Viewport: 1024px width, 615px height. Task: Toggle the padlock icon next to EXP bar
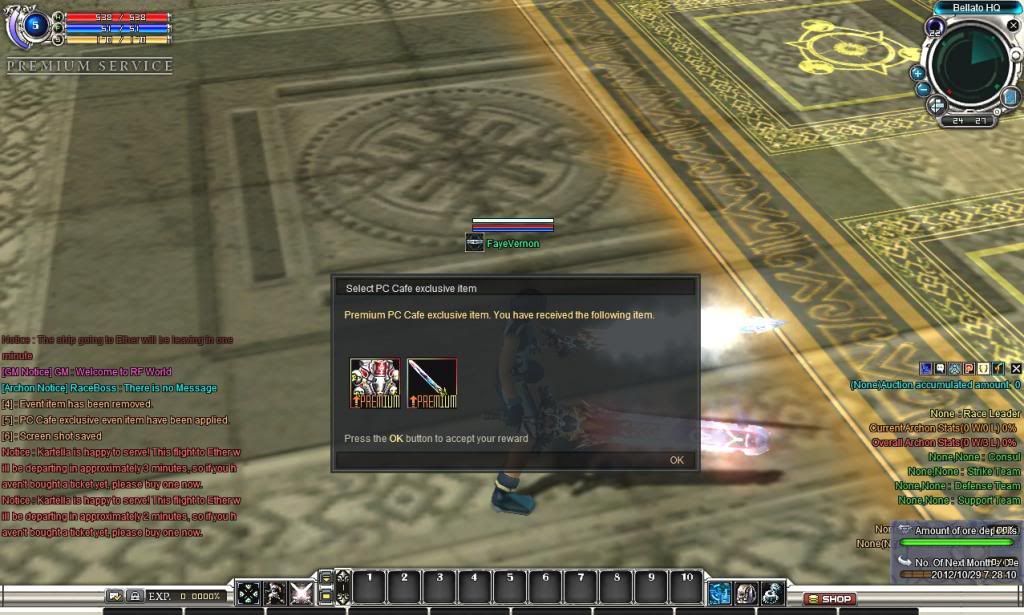(x=135, y=596)
